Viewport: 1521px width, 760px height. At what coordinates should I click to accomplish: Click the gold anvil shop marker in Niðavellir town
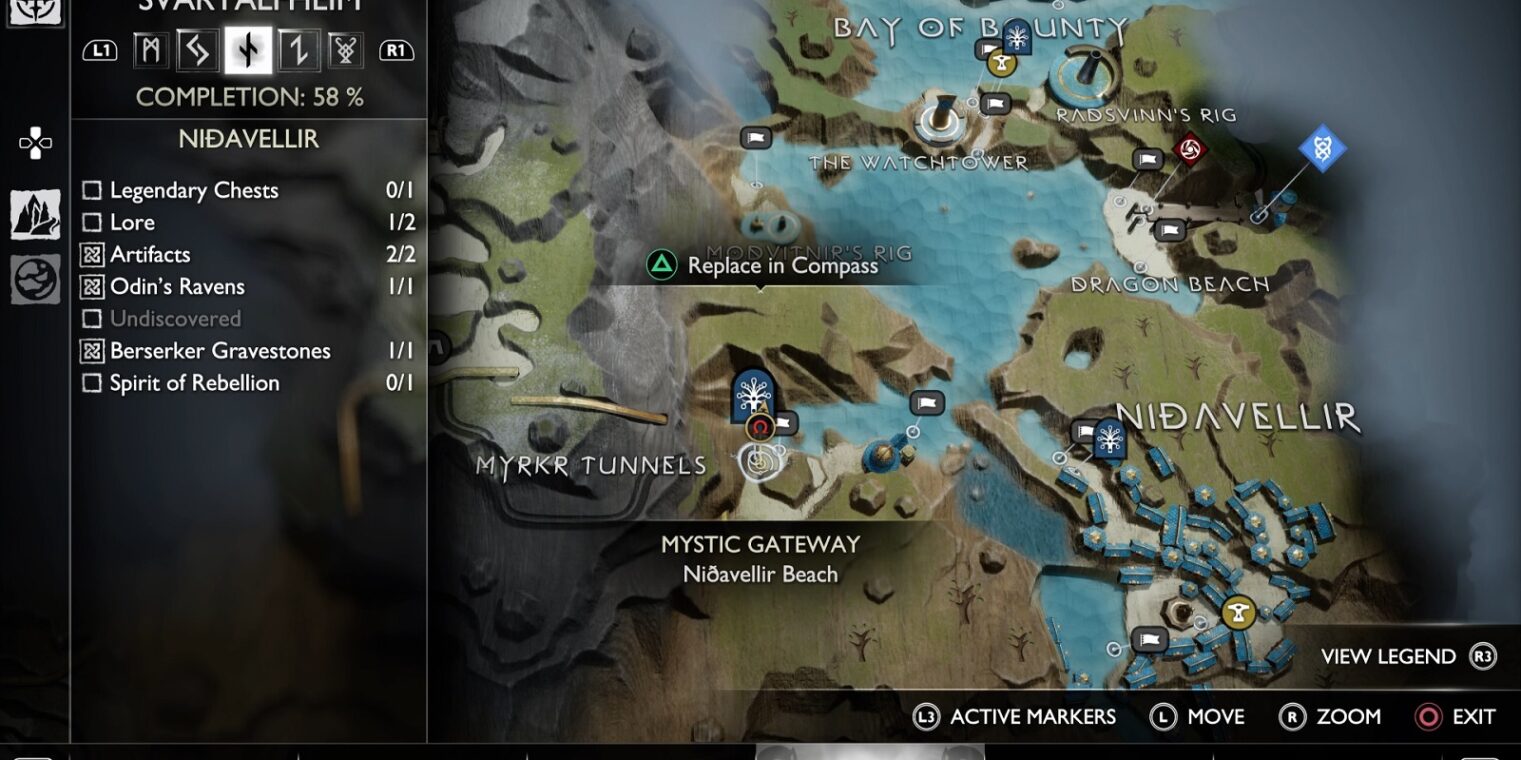pyautogui.click(x=1238, y=612)
